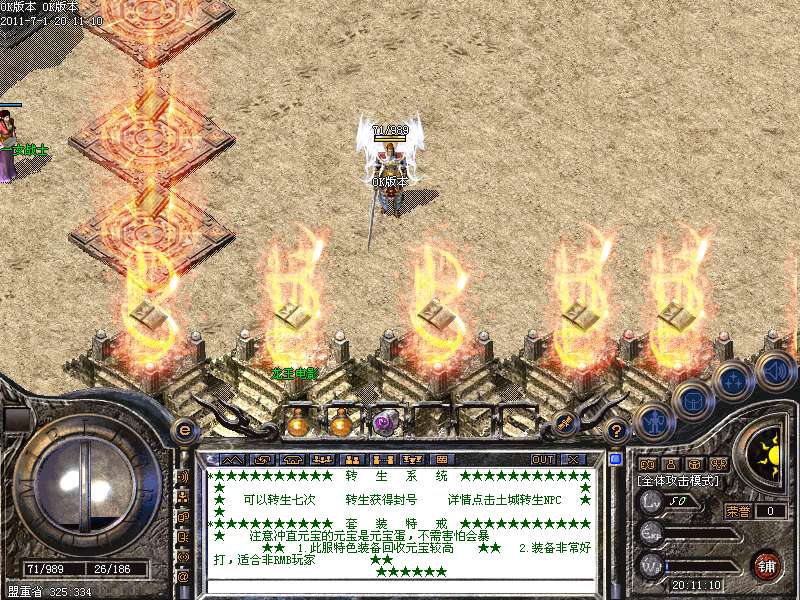Close the chat panel with X button
The width and height of the screenshot is (800, 600).
pyautogui.click(x=574, y=459)
